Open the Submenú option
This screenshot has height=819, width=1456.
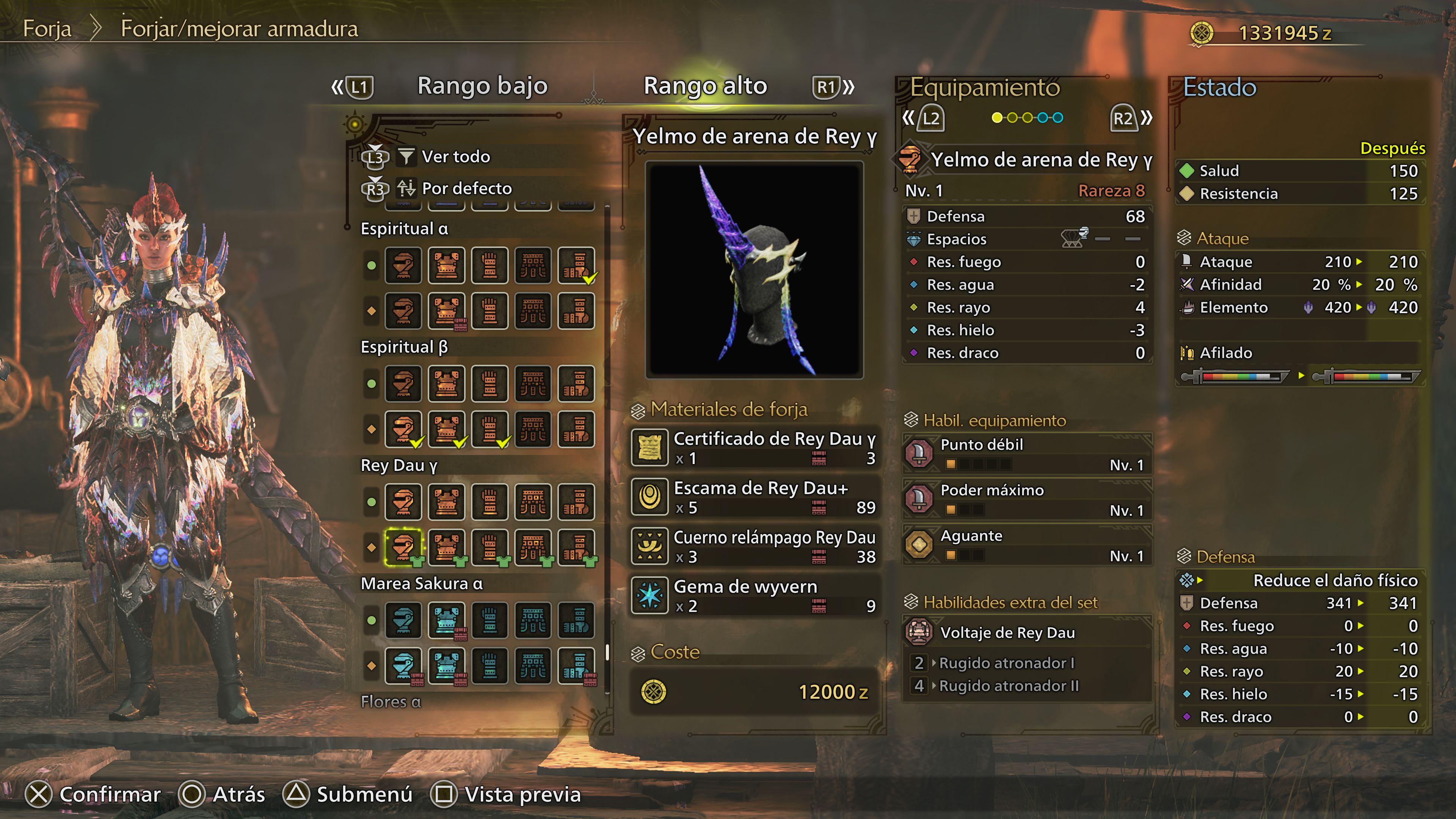348,794
